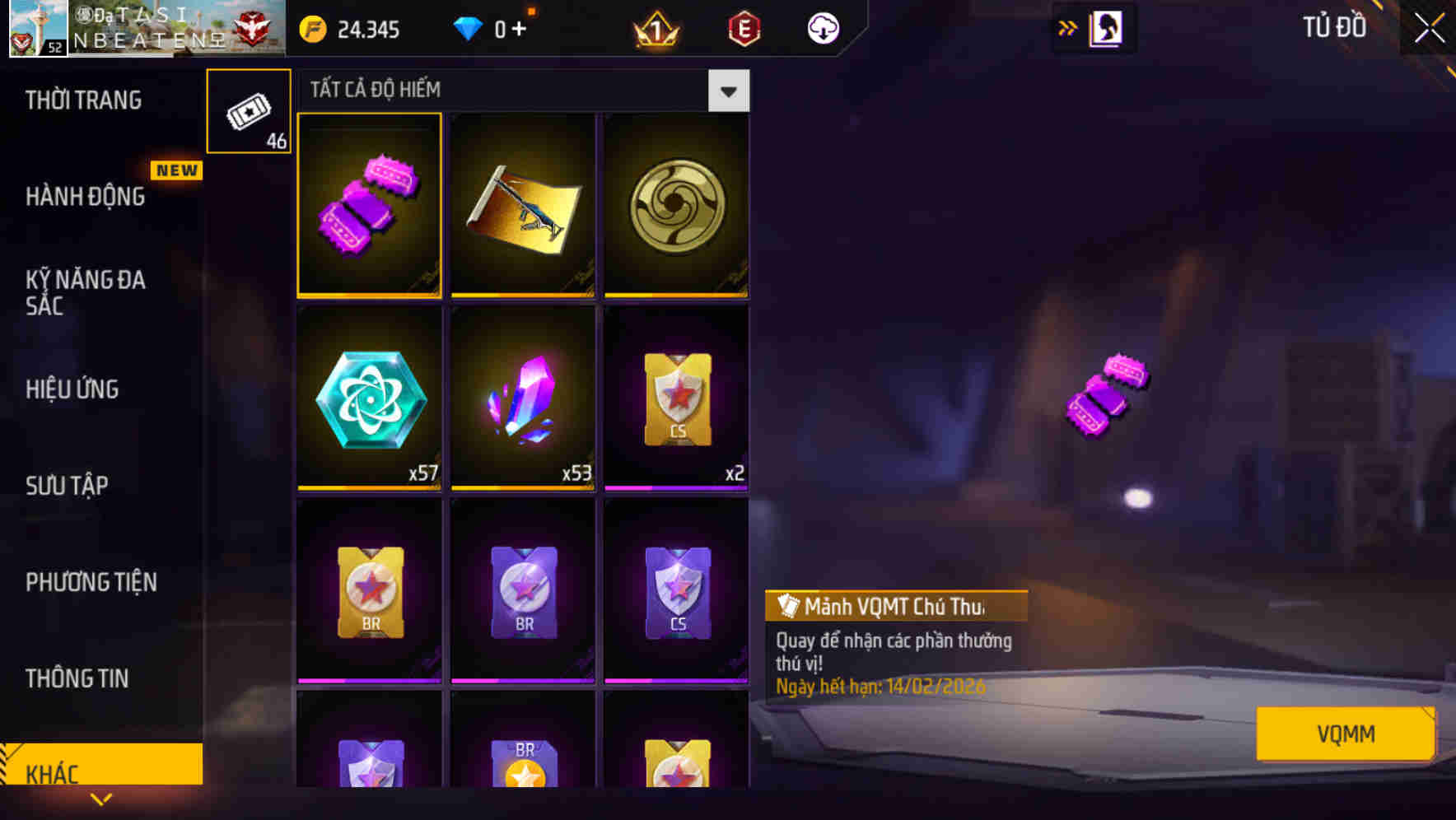Click the cloud download resources icon
The width and height of the screenshot is (1456, 820).
point(820,28)
